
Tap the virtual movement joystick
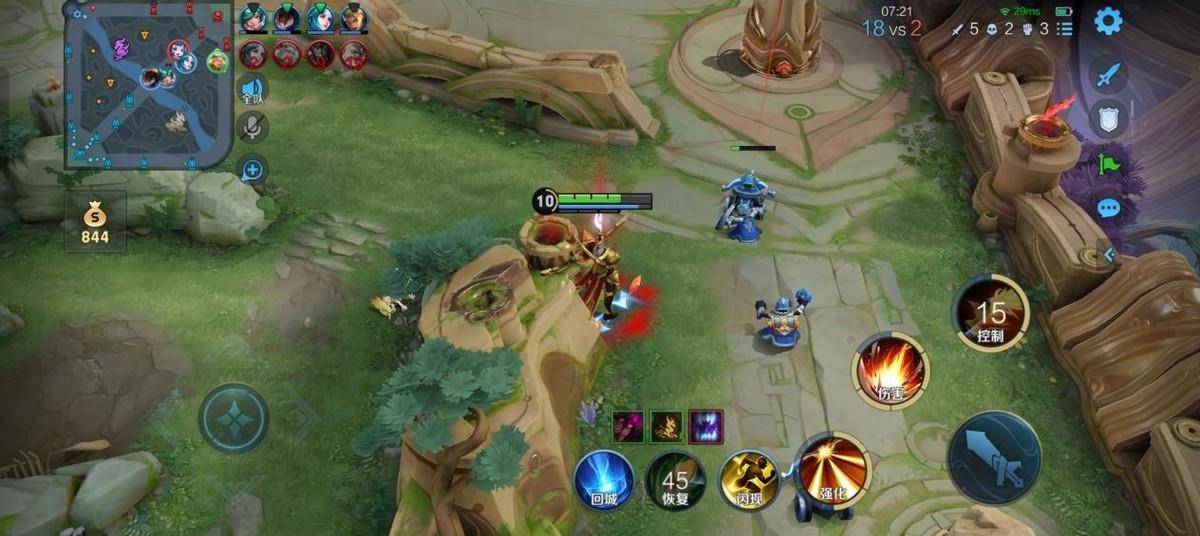tap(233, 418)
